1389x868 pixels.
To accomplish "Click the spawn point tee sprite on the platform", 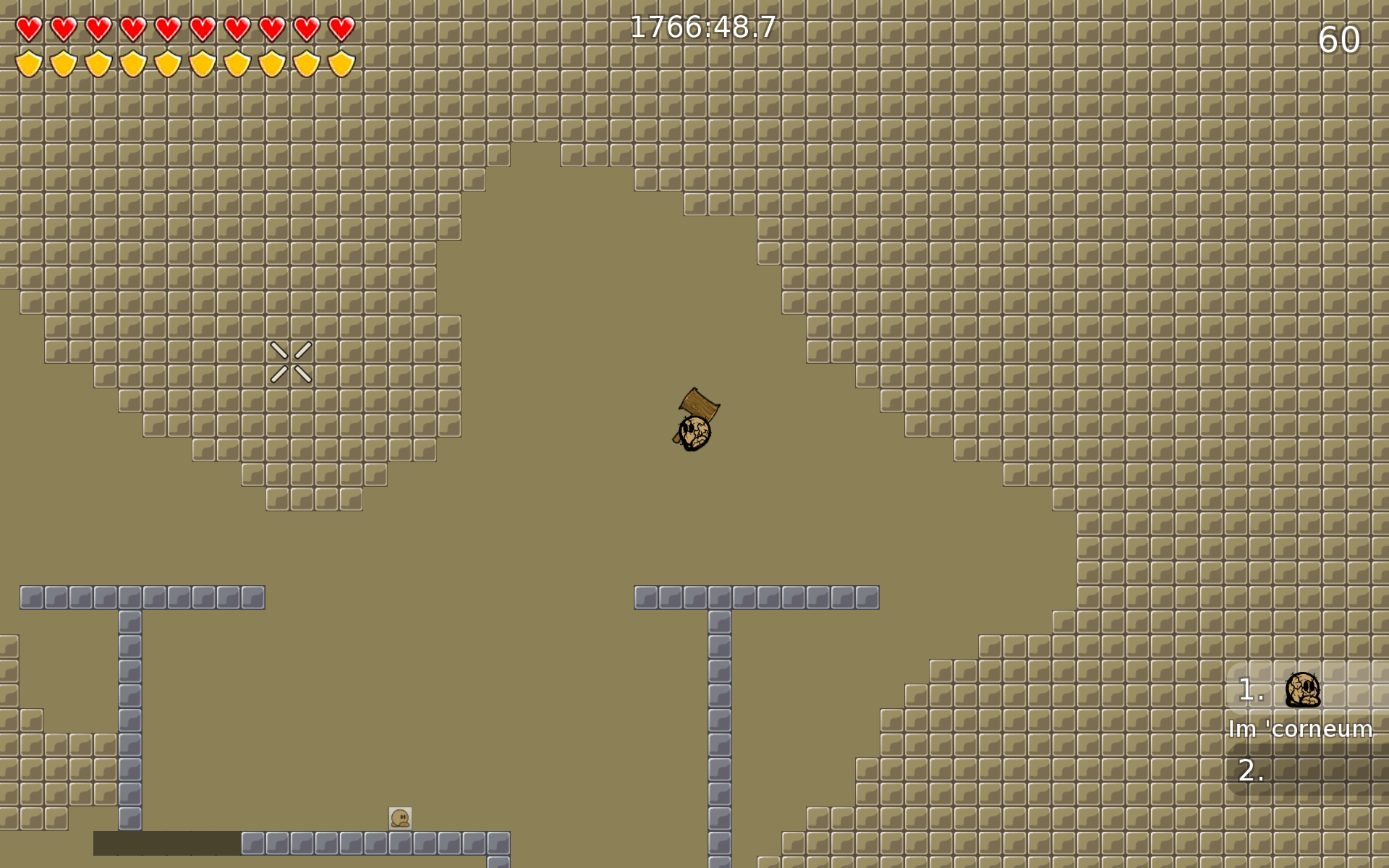I will (x=401, y=820).
